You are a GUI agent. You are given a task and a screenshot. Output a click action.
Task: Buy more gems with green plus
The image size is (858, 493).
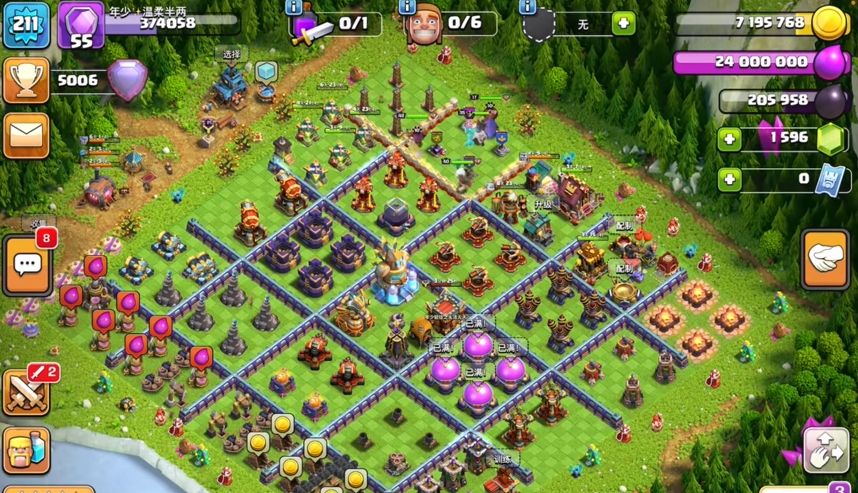click(730, 139)
